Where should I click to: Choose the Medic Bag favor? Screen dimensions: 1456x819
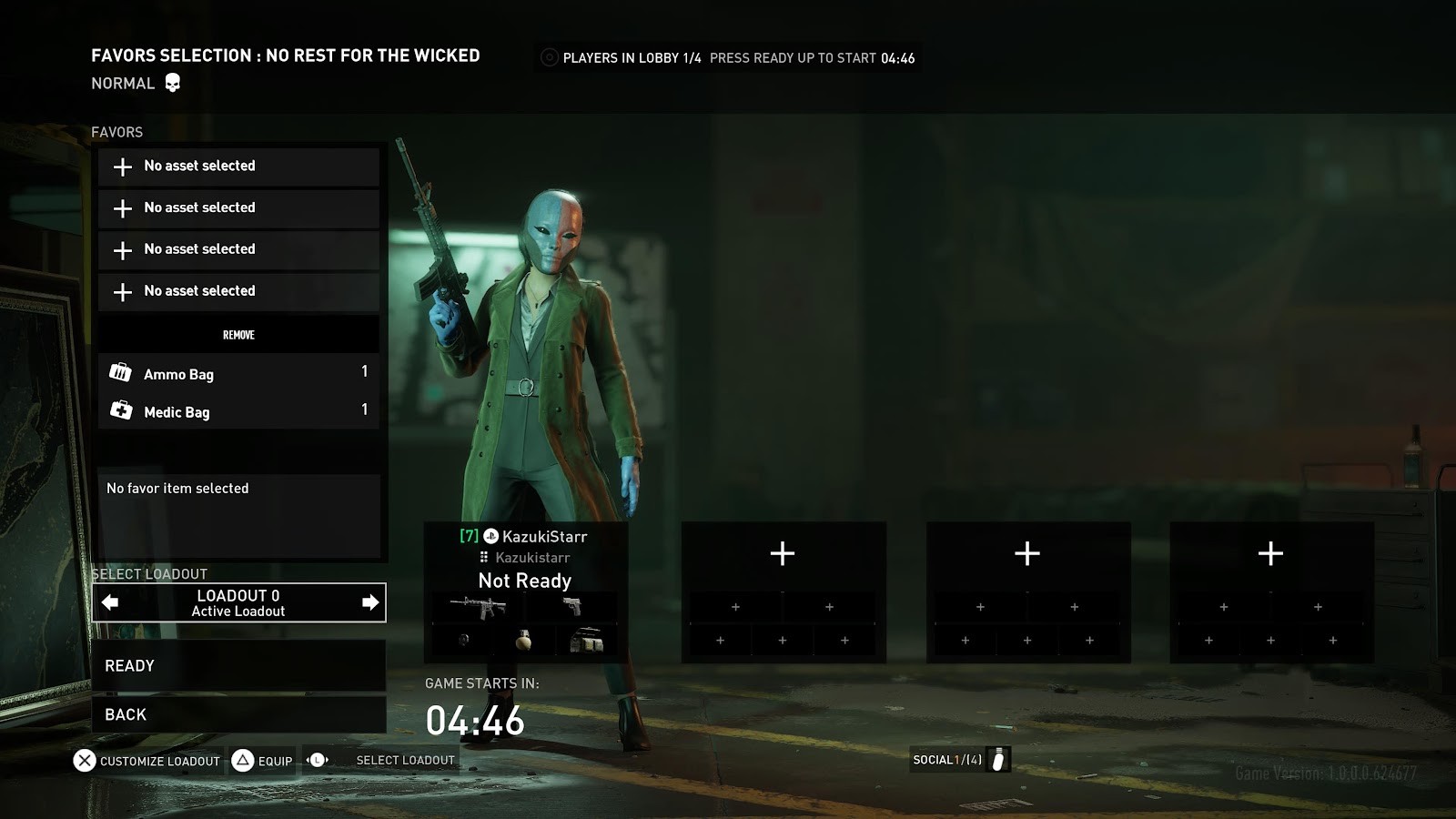pos(238,411)
